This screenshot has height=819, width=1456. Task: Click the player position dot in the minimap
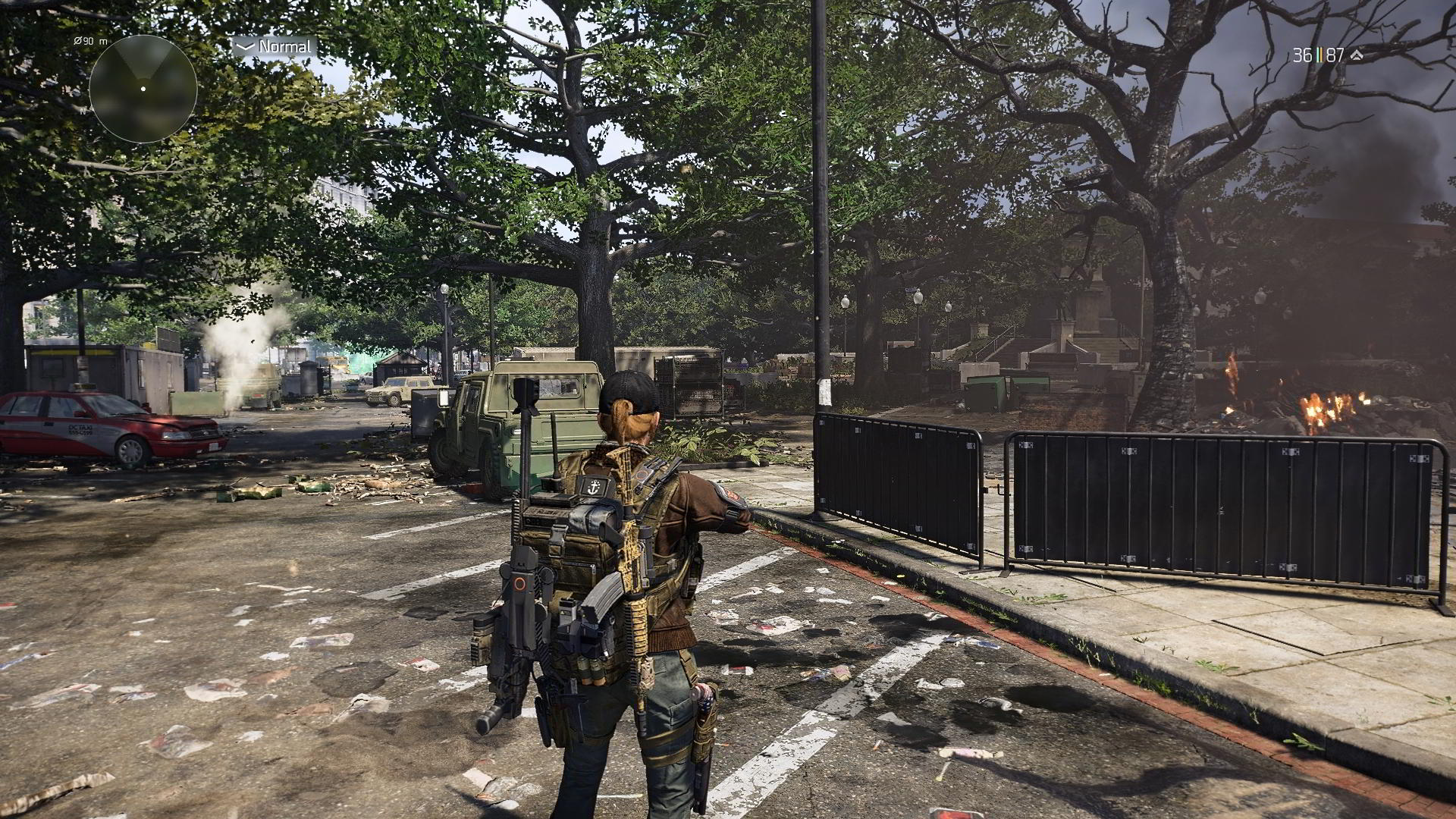click(x=142, y=89)
